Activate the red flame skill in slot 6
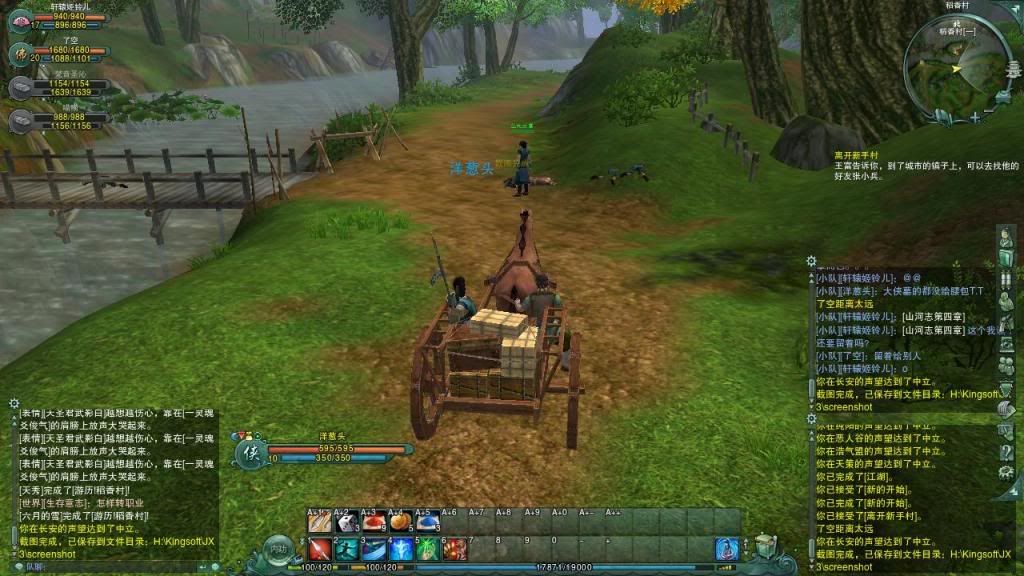 coord(455,549)
